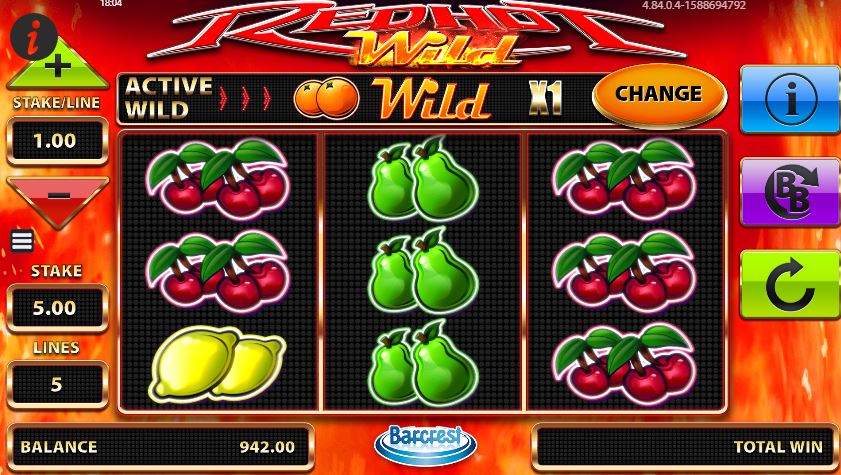Click the Barcrest logo
Viewport: 841px width, 475px height.
click(425, 444)
